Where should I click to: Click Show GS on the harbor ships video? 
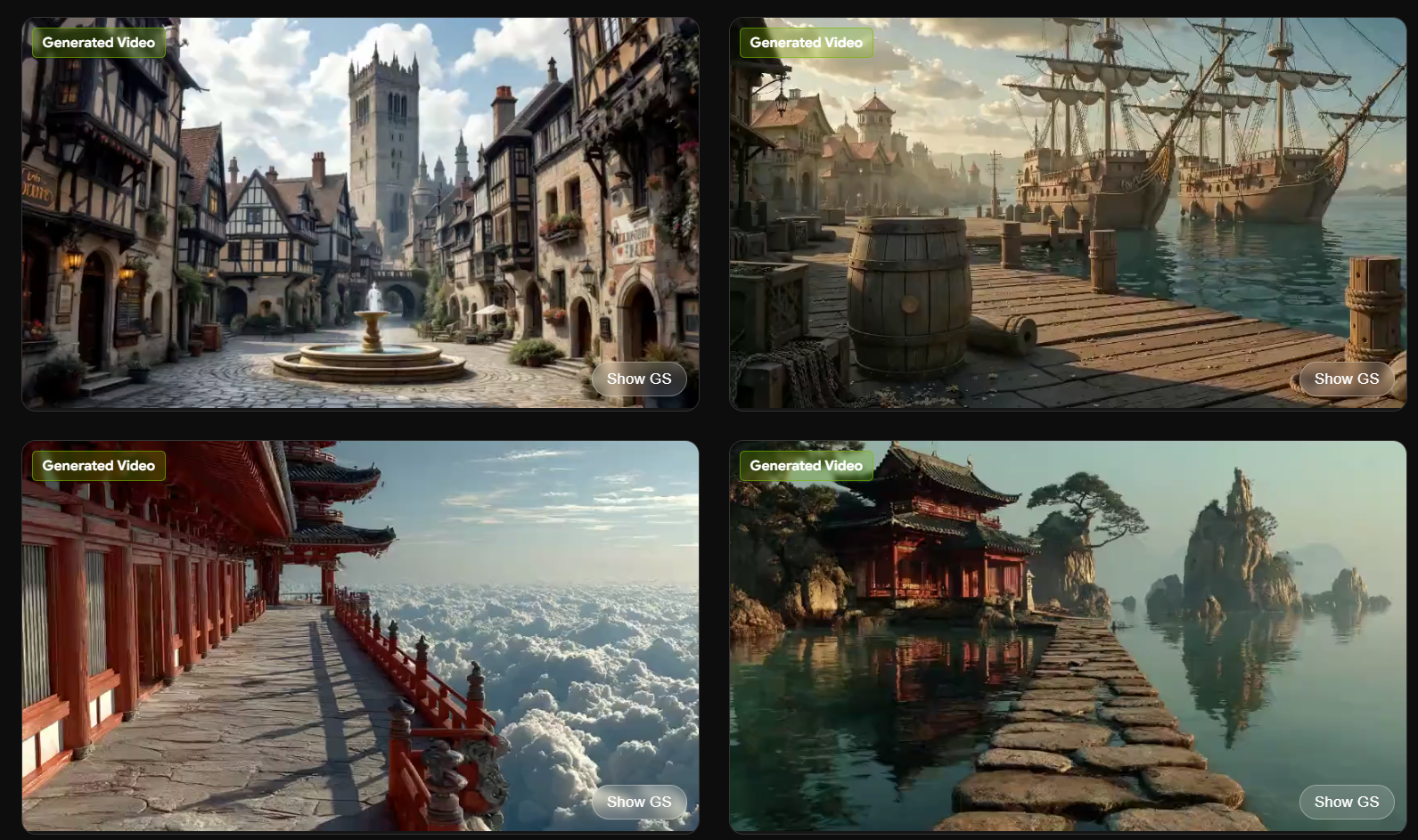click(x=1347, y=379)
